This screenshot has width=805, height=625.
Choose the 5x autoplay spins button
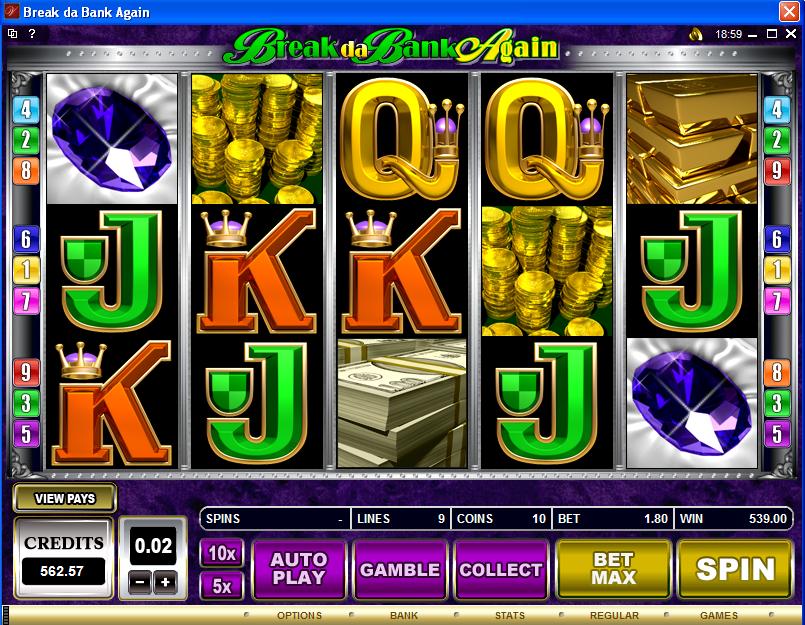[x=221, y=585]
